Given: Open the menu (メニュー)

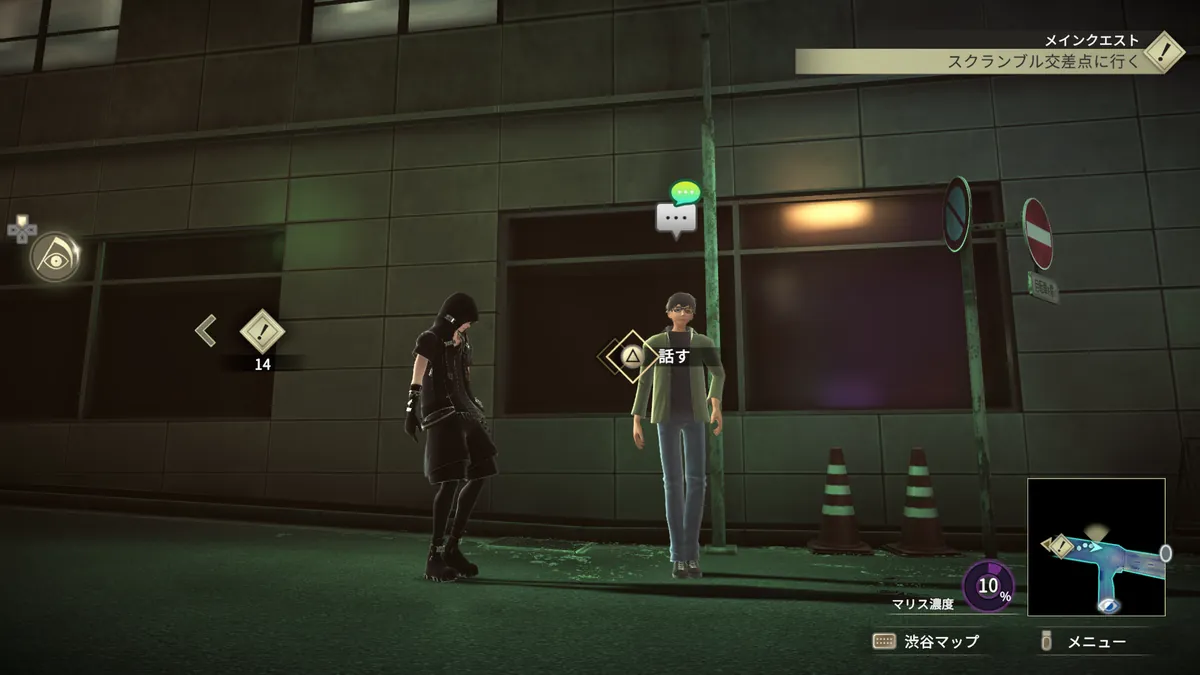Looking at the screenshot, I should point(1084,641).
